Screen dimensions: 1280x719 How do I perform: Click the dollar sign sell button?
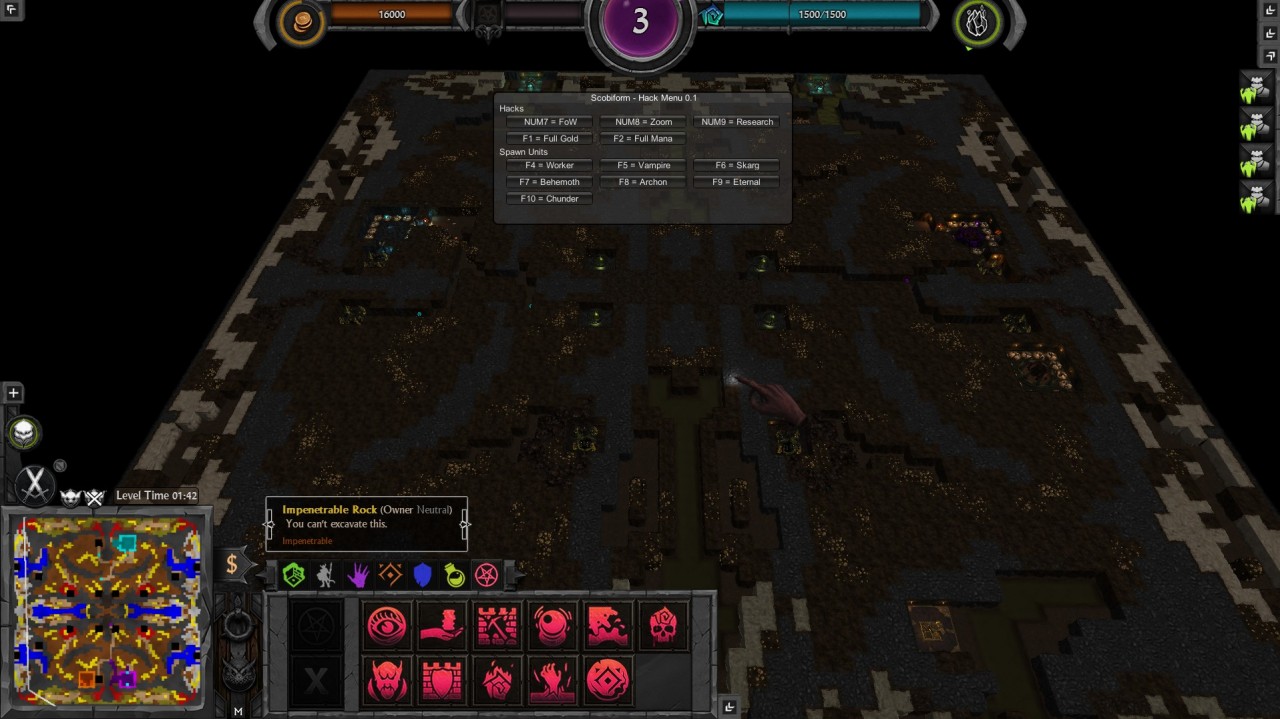[x=232, y=564]
